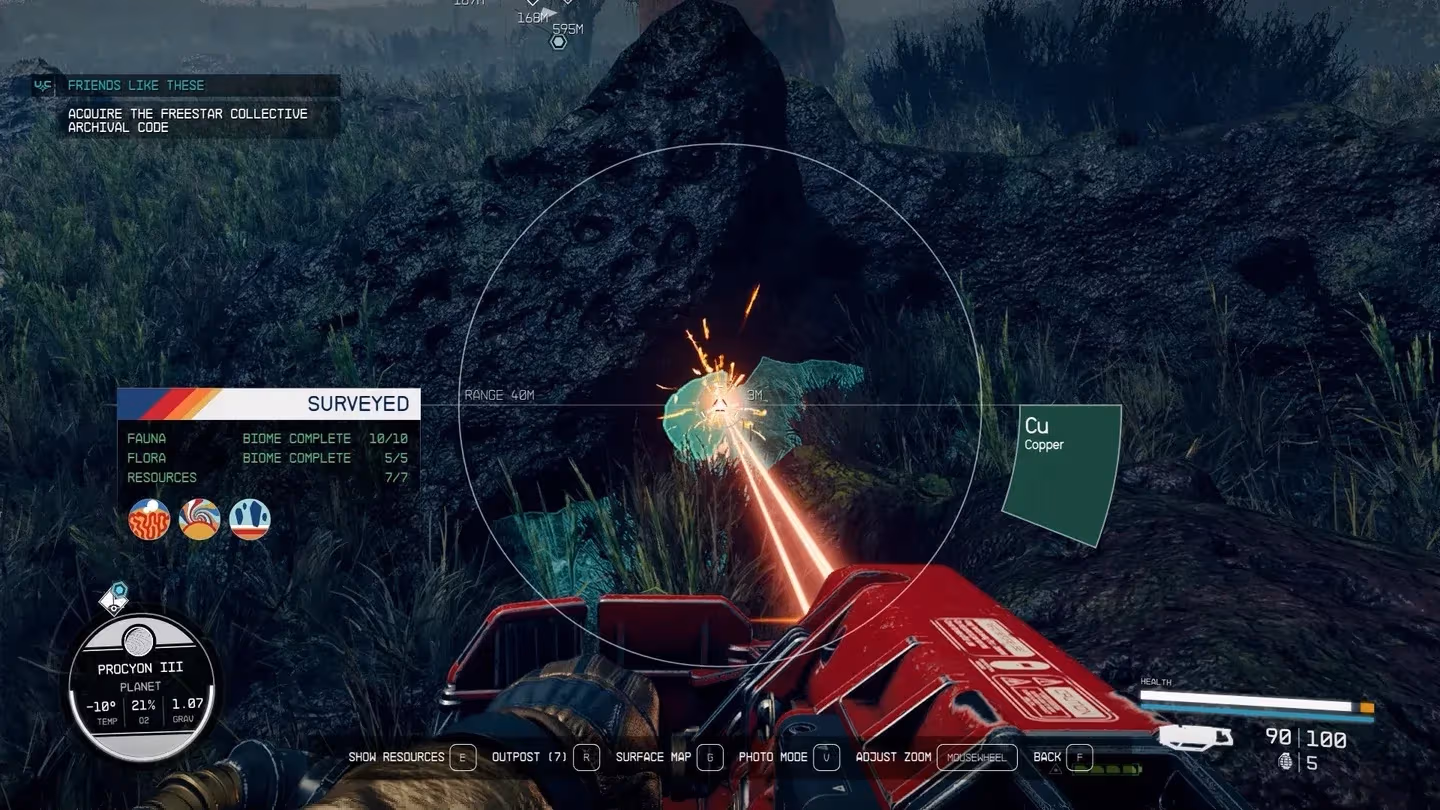
Task: Select the first biome badge icon
Action: coord(149,518)
